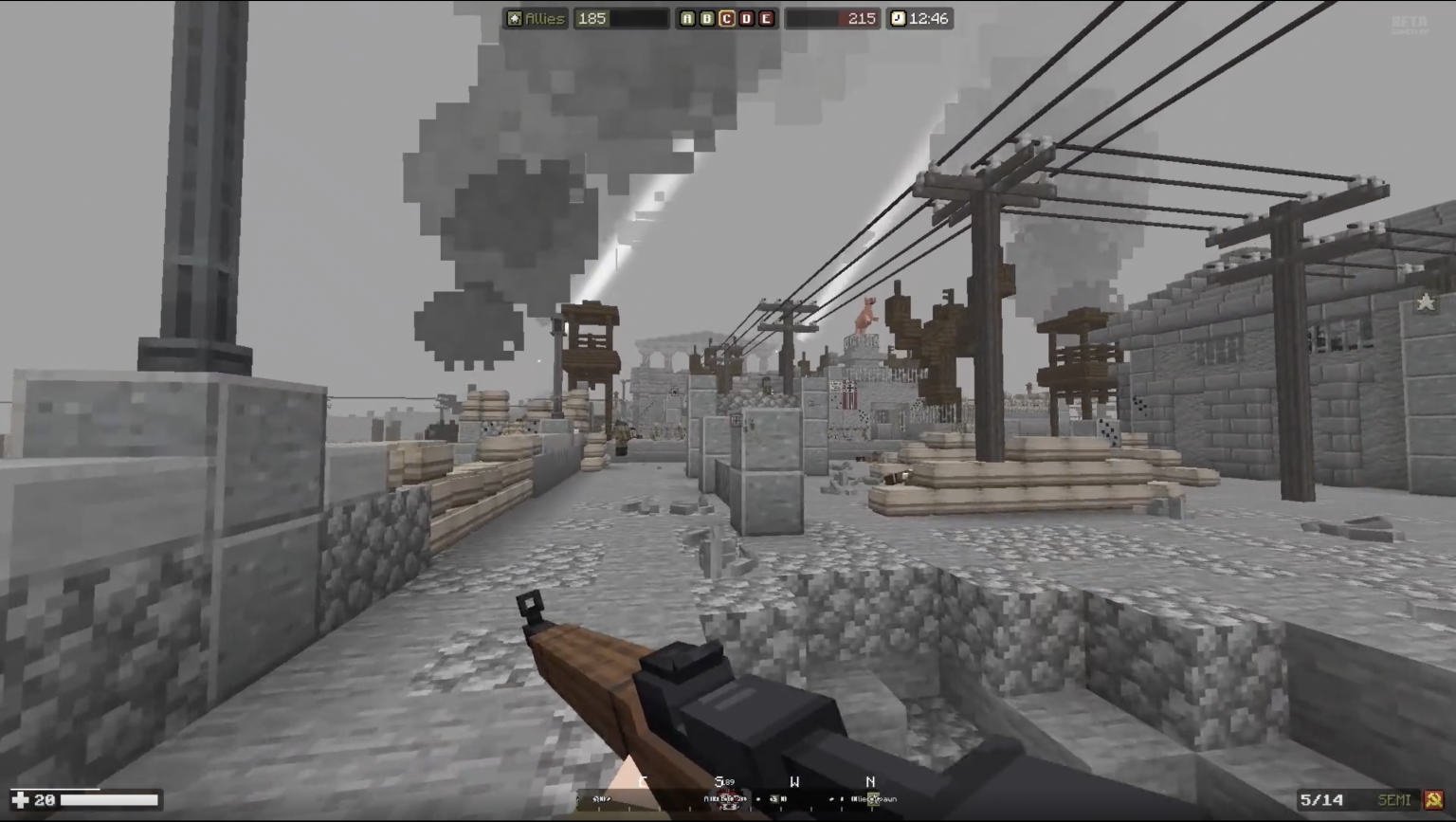Toggle the highlighted objective C point
1456x822 pixels.
pyautogui.click(x=728, y=18)
